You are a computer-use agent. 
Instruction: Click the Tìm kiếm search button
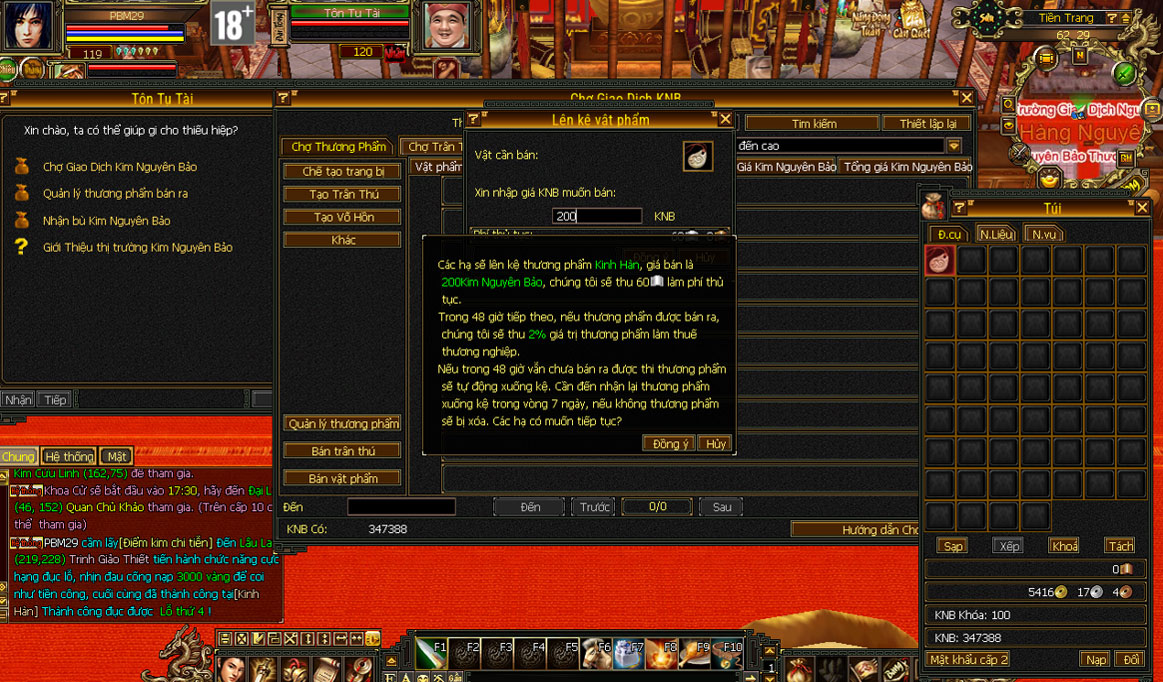coord(813,124)
